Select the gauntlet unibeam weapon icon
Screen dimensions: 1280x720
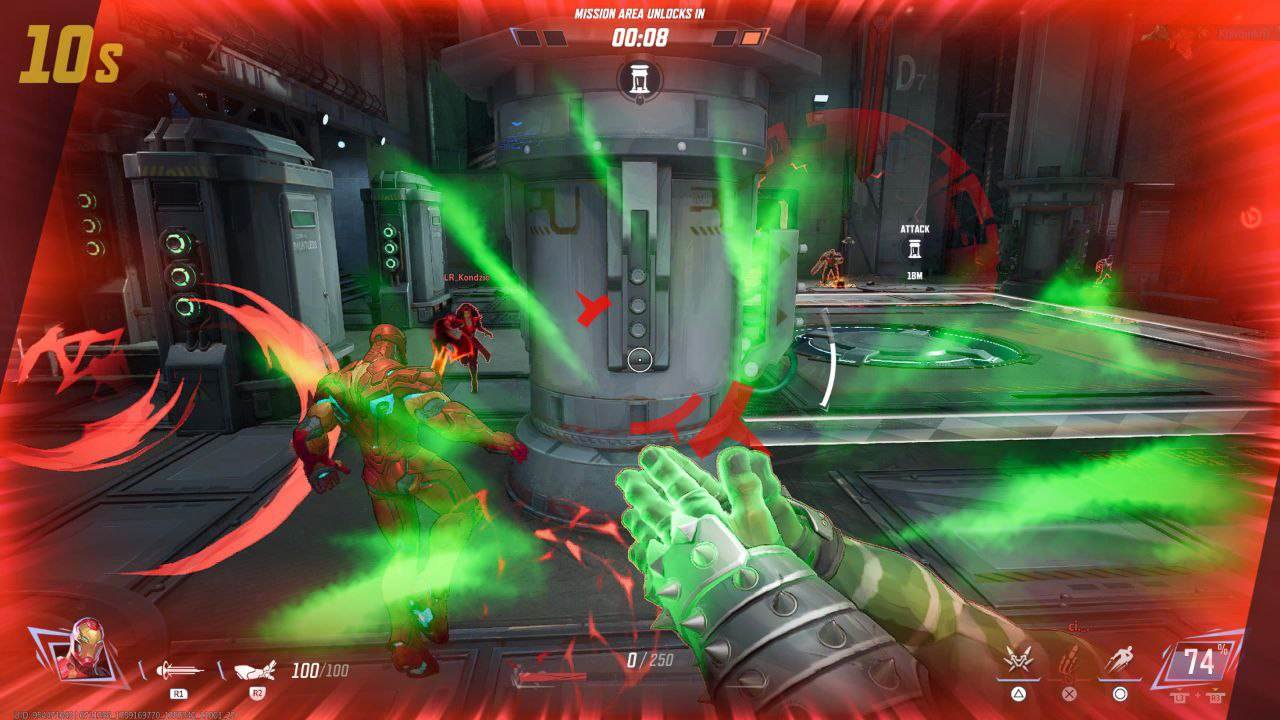pos(257,670)
